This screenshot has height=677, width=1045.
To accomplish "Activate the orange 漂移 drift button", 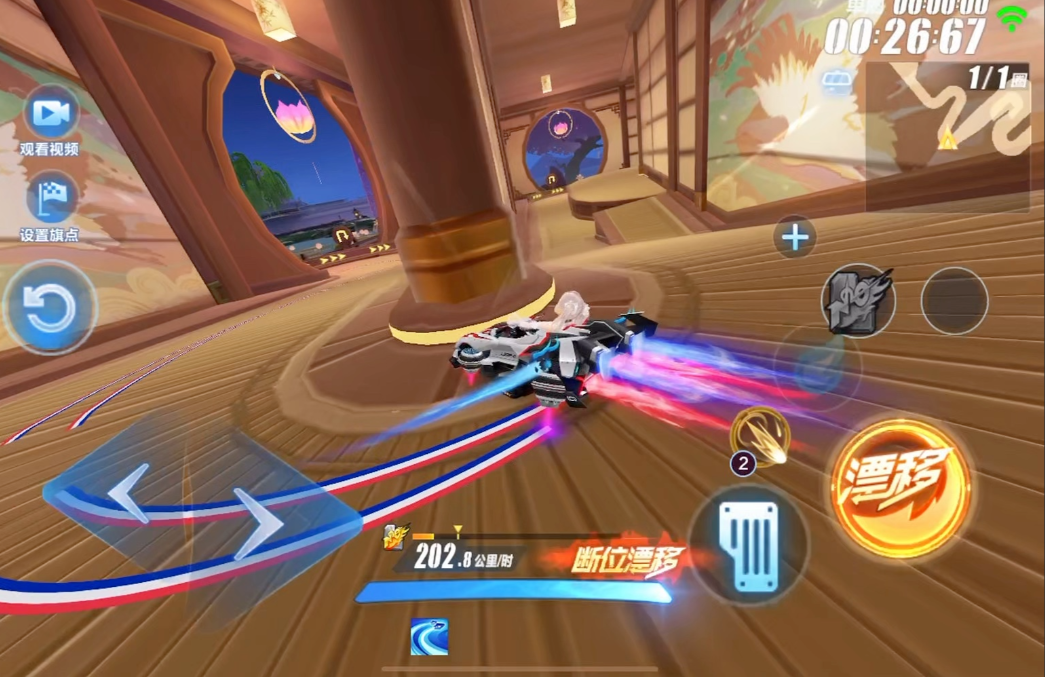I will tap(899, 487).
